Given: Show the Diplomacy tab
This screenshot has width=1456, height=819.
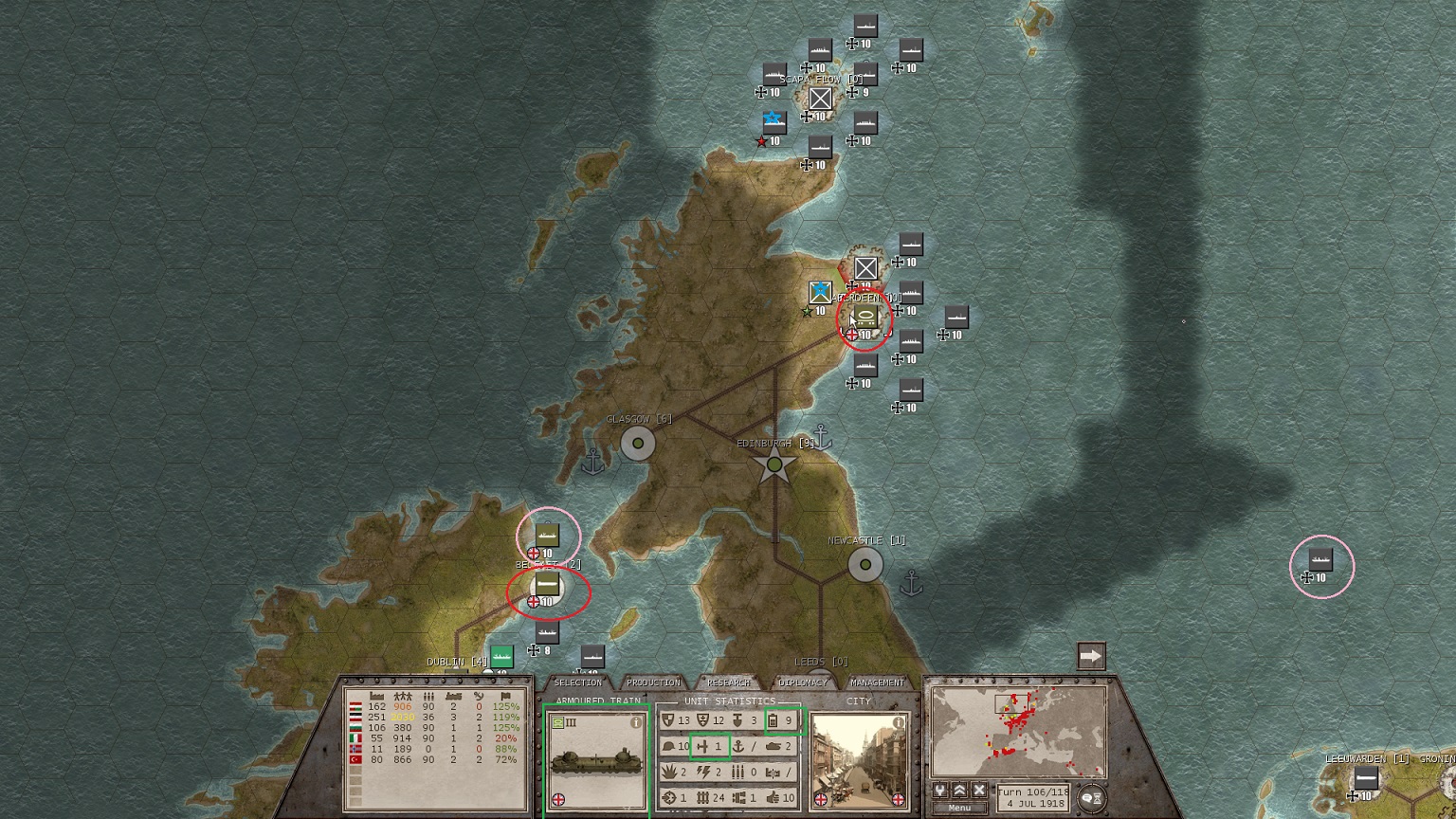Looking at the screenshot, I should (x=803, y=682).
